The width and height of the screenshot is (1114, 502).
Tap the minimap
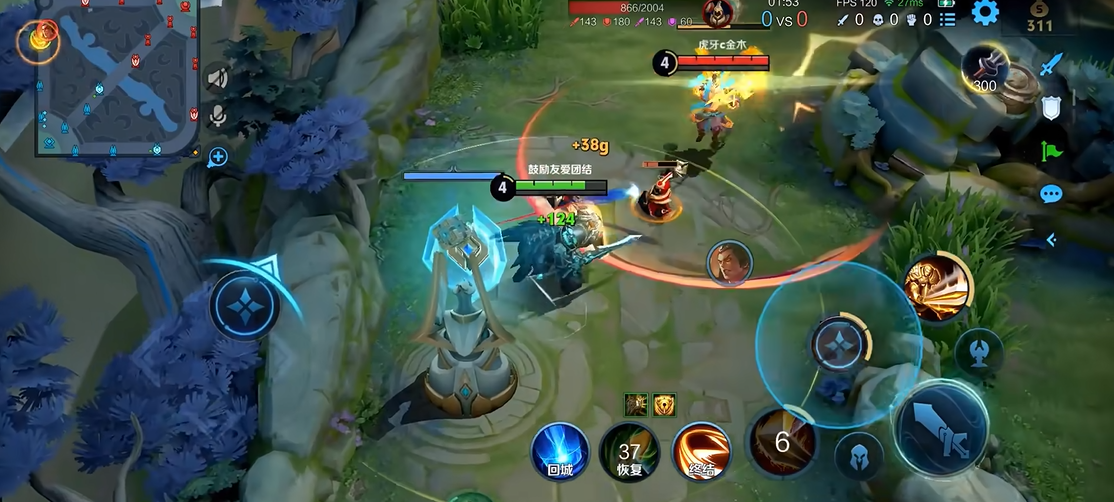point(115,77)
